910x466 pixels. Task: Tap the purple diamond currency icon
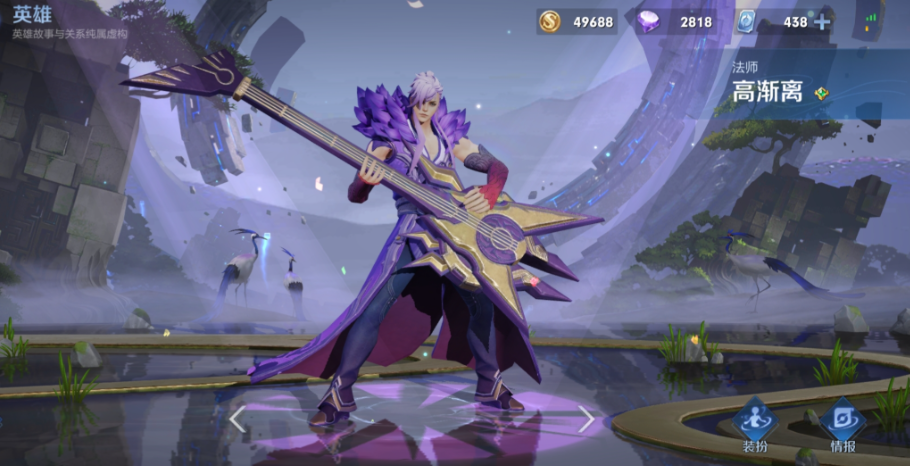(x=647, y=21)
